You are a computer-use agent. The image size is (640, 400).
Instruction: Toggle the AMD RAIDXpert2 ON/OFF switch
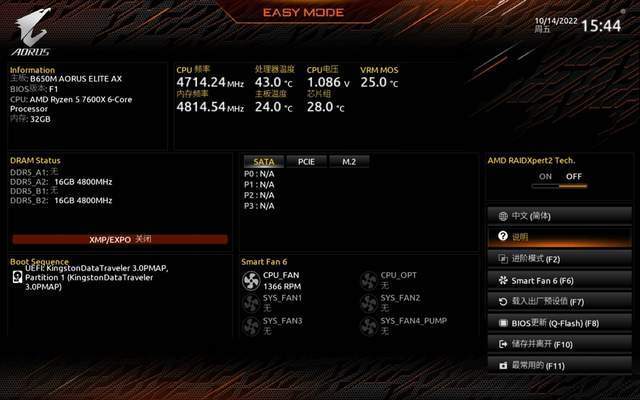pyautogui.click(x=559, y=176)
